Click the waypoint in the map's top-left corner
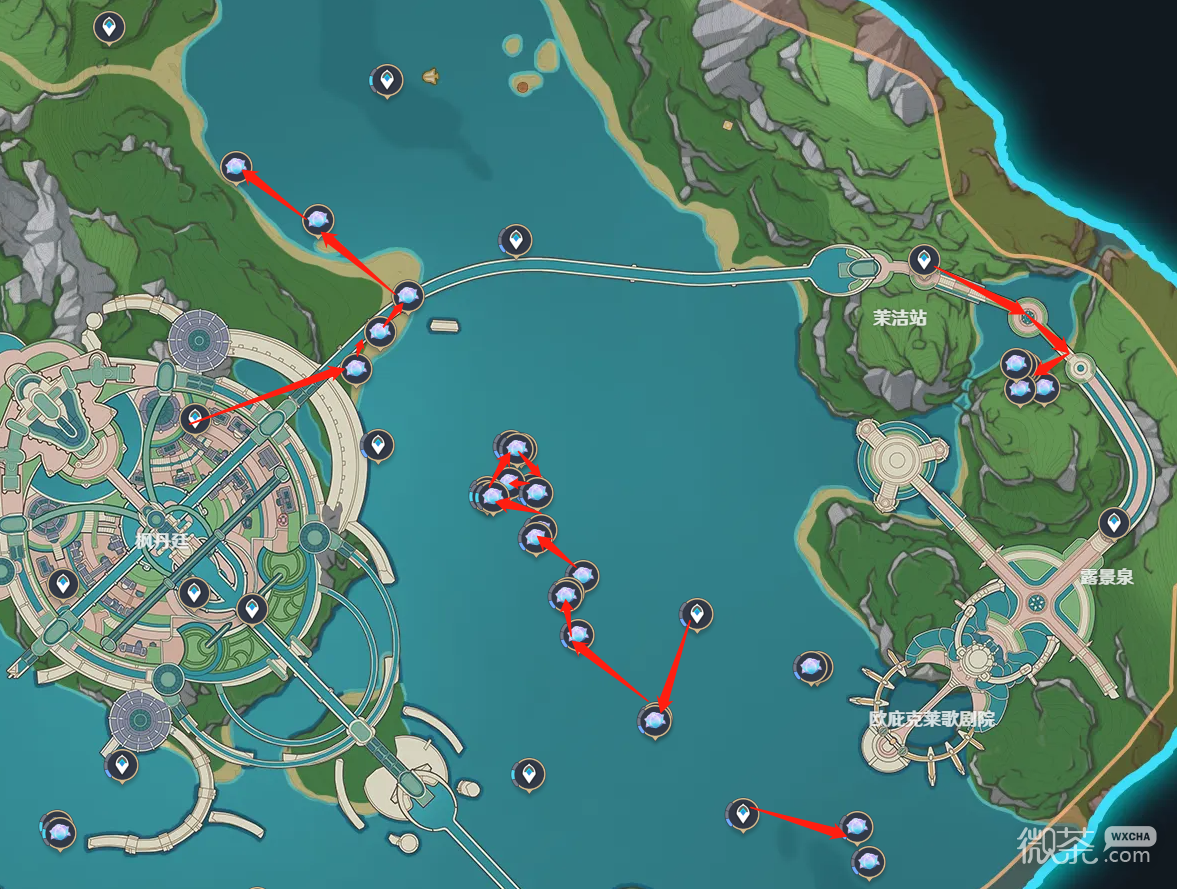 (x=109, y=26)
